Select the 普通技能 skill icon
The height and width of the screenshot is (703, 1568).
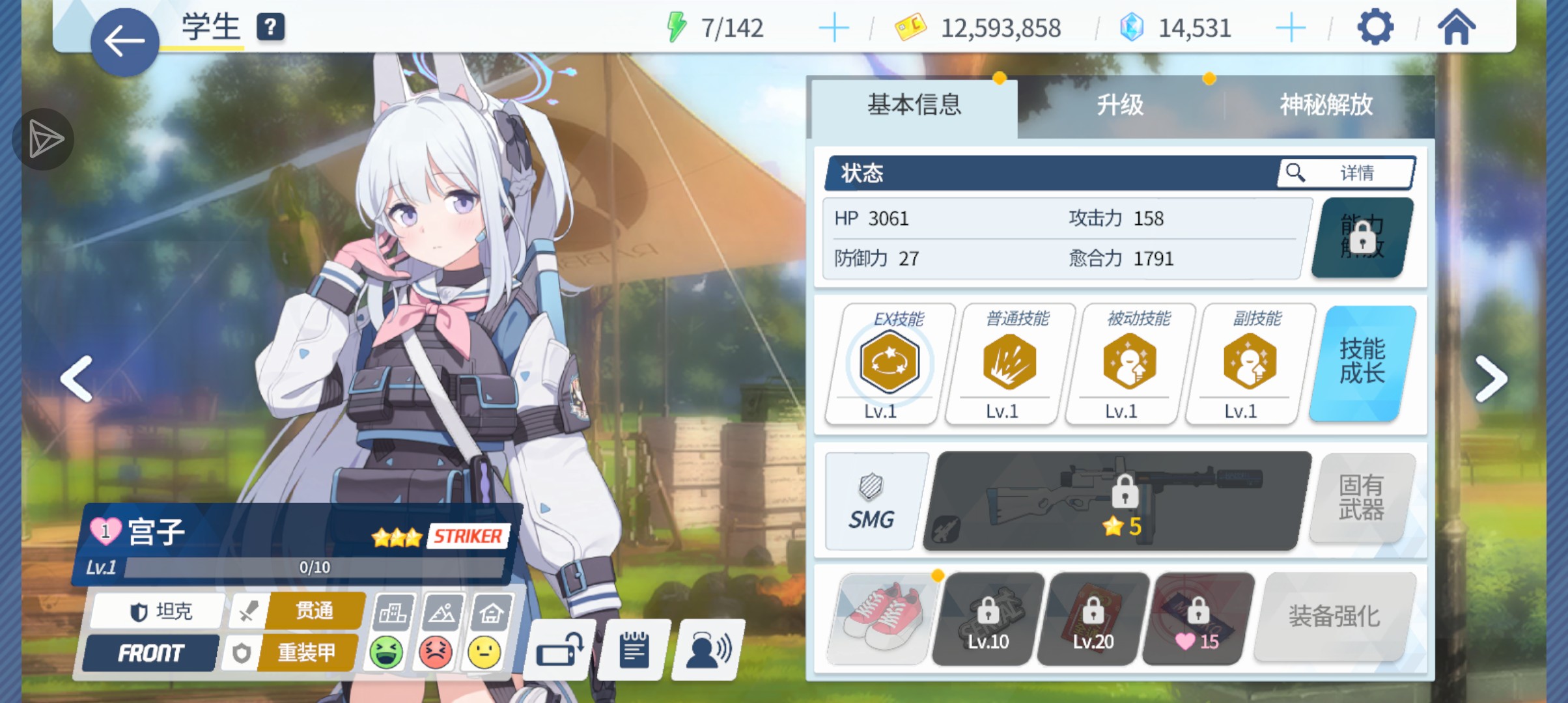point(1009,363)
